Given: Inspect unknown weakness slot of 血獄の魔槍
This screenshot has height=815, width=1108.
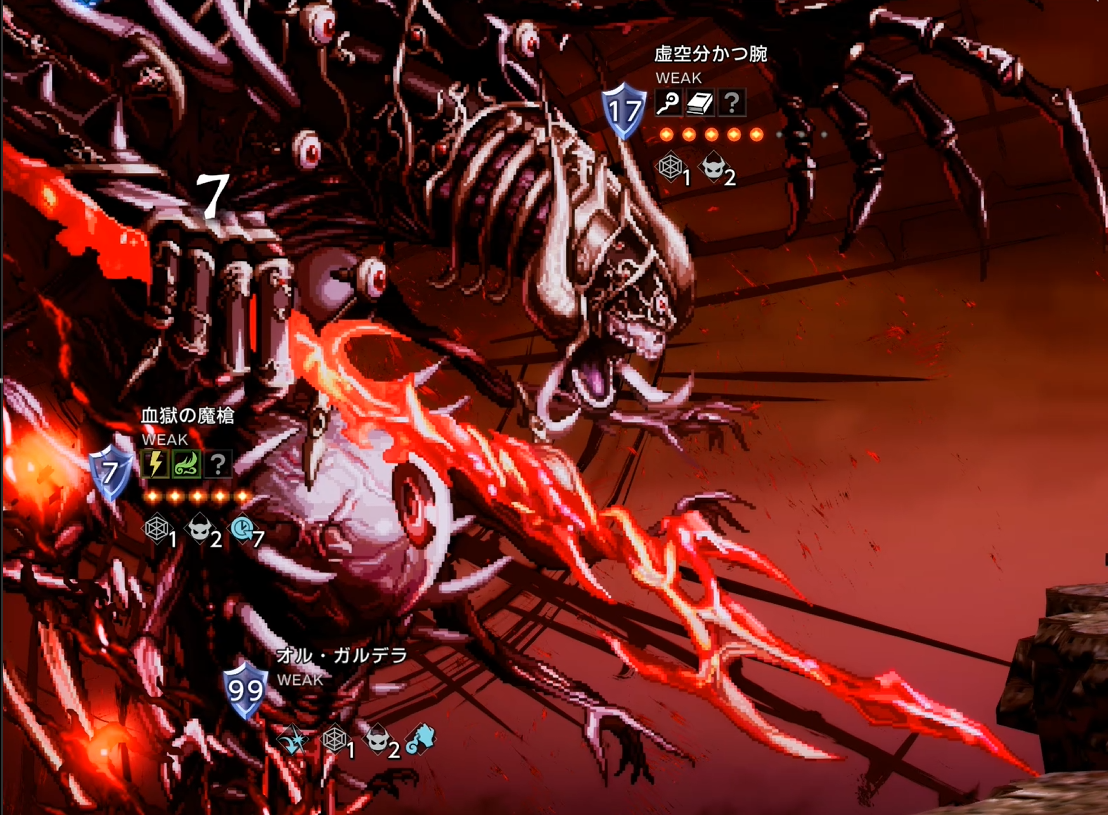Looking at the screenshot, I should (217, 464).
